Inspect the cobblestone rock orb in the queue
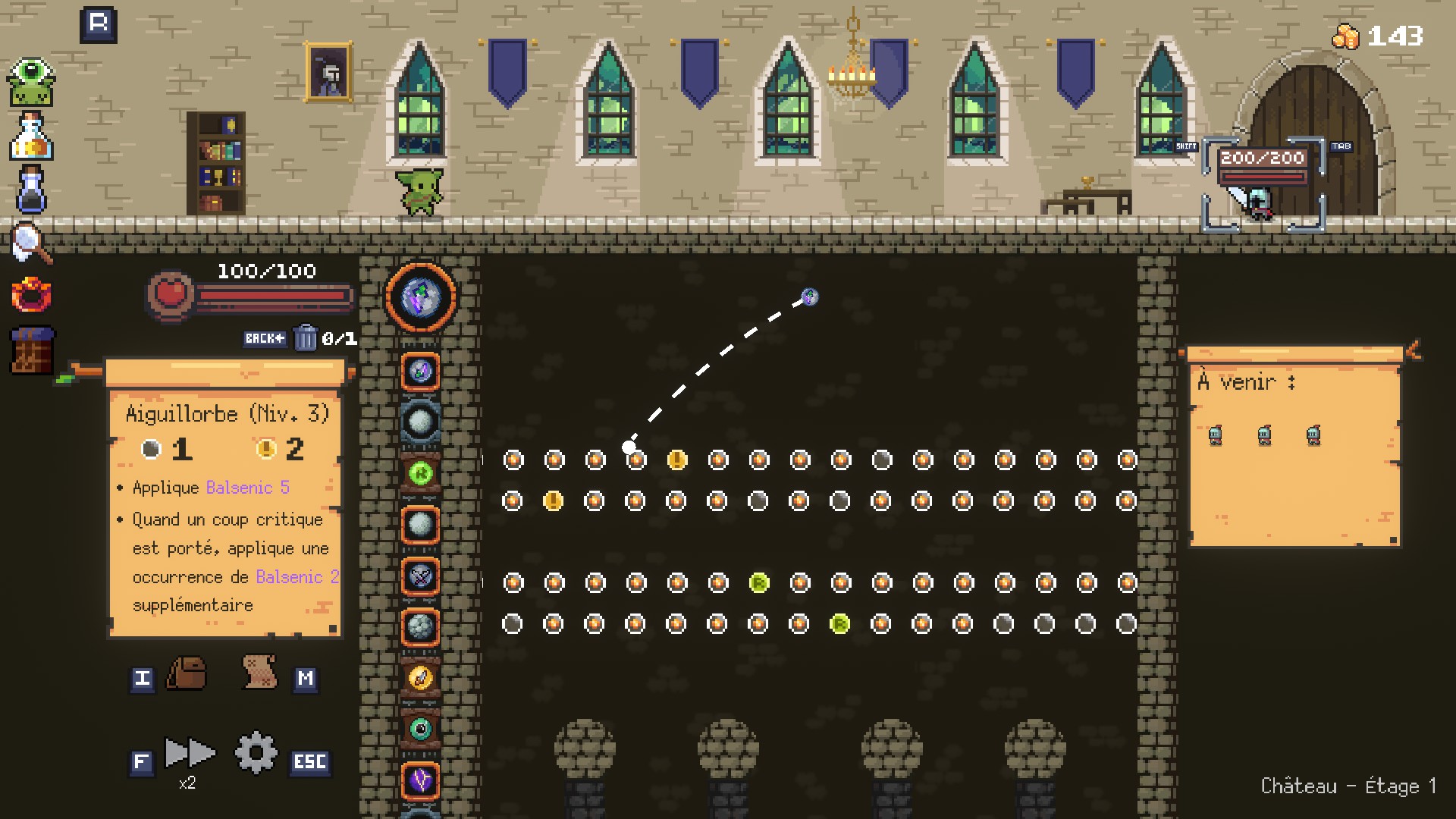Image resolution: width=1456 pixels, height=819 pixels. (x=421, y=626)
